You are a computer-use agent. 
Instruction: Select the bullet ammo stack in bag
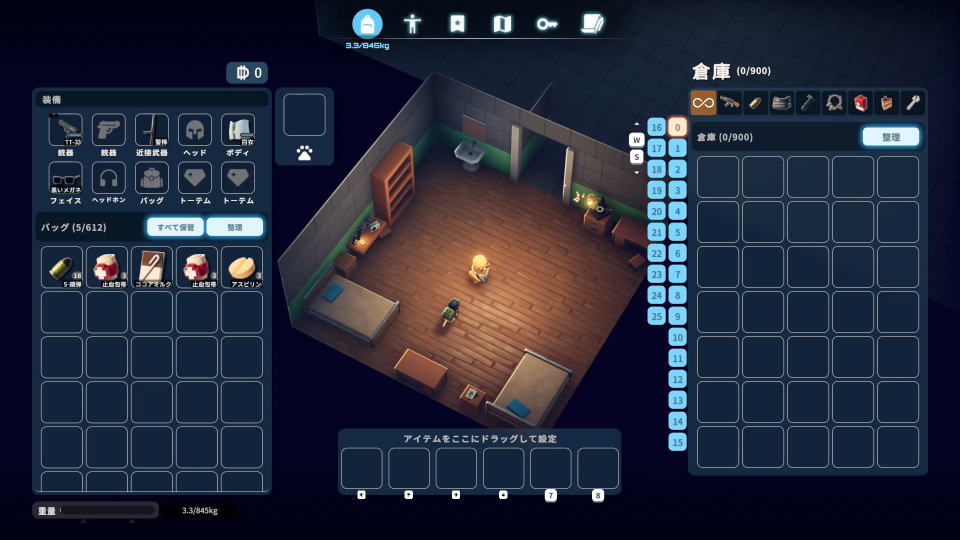tap(61, 267)
